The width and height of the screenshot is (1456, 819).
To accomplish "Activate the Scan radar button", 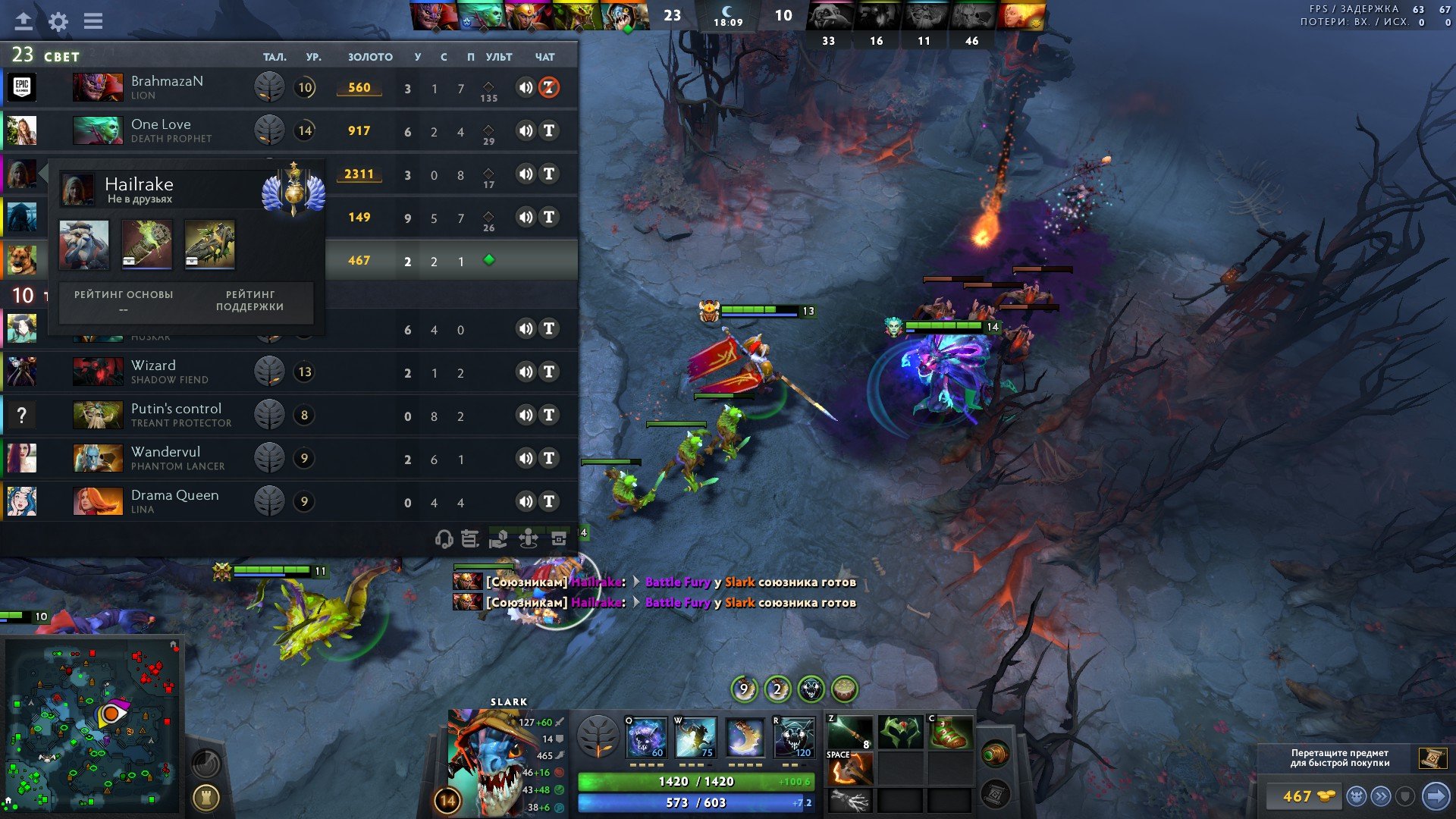I will [206, 764].
